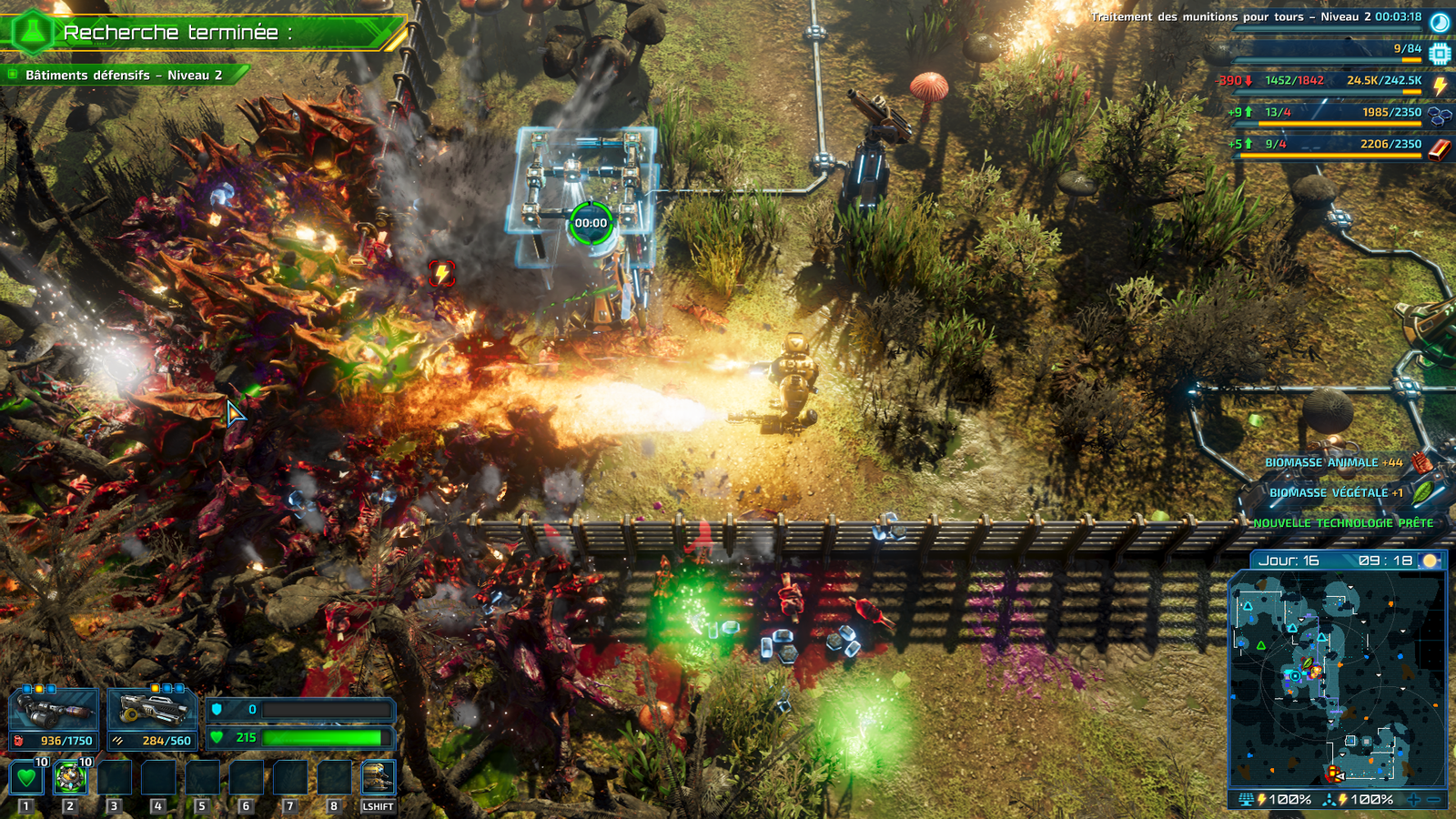Click the mech icon at the hotbar's end

coord(378,778)
